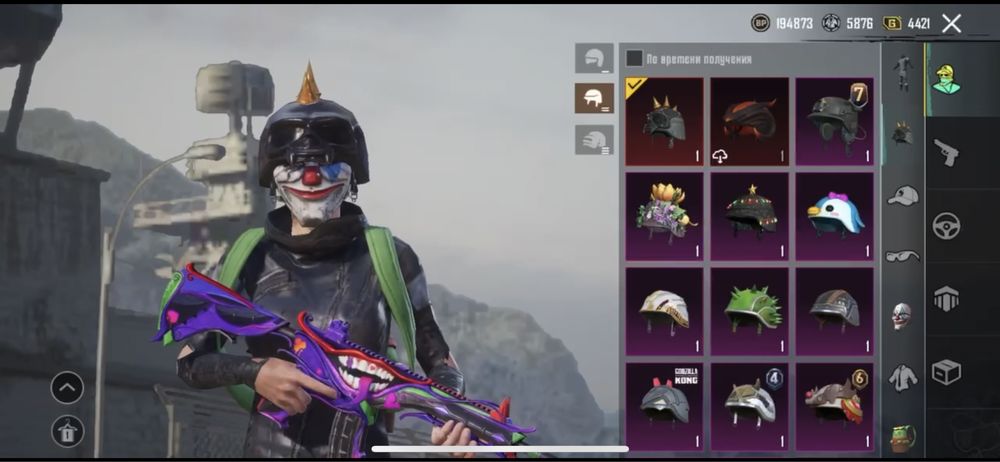Open the weapon skins pistol tab

click(945, 153)
